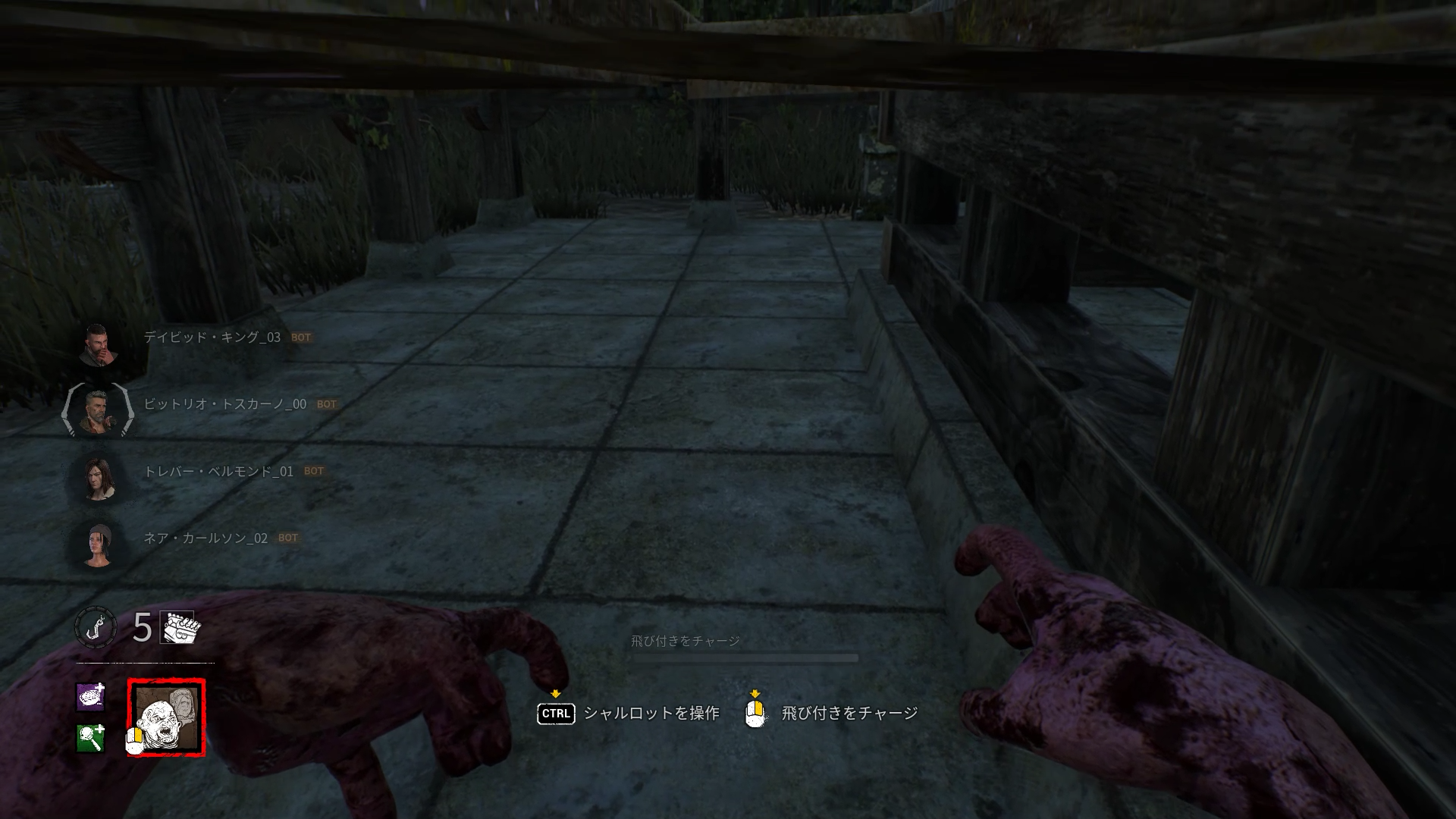1456x819 pixels.
Task: Click the CTRL key prompt icon
Action: [x=556, y=714]
